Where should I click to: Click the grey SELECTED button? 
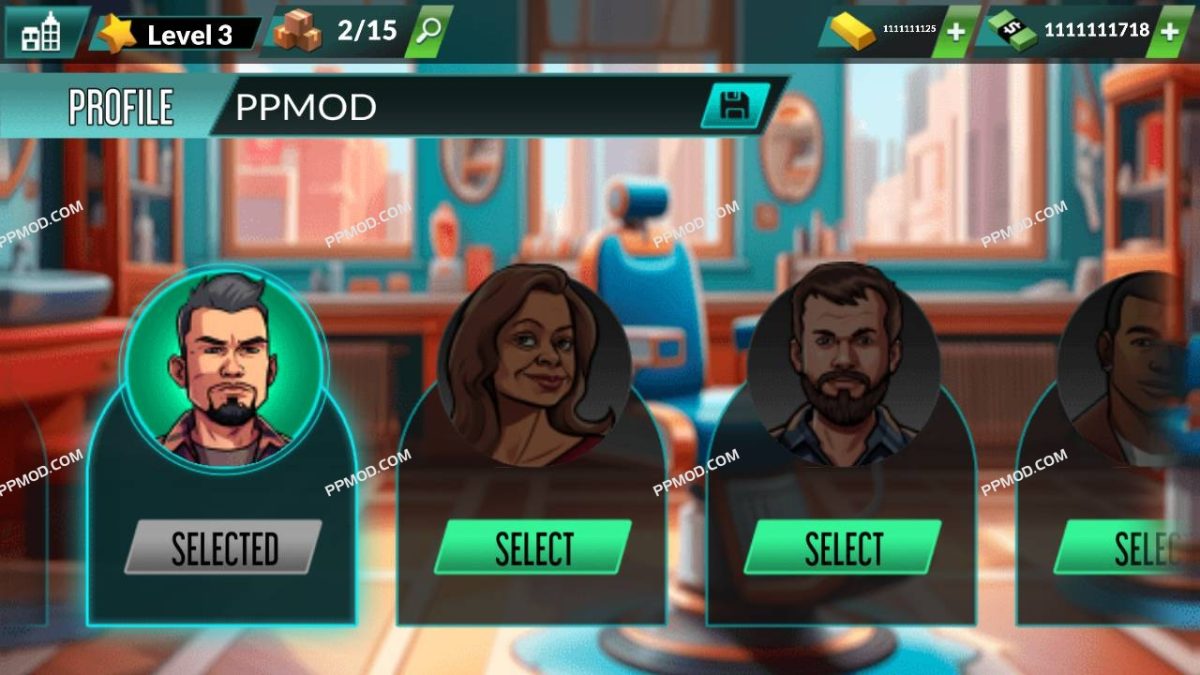[x=224, y=548]
